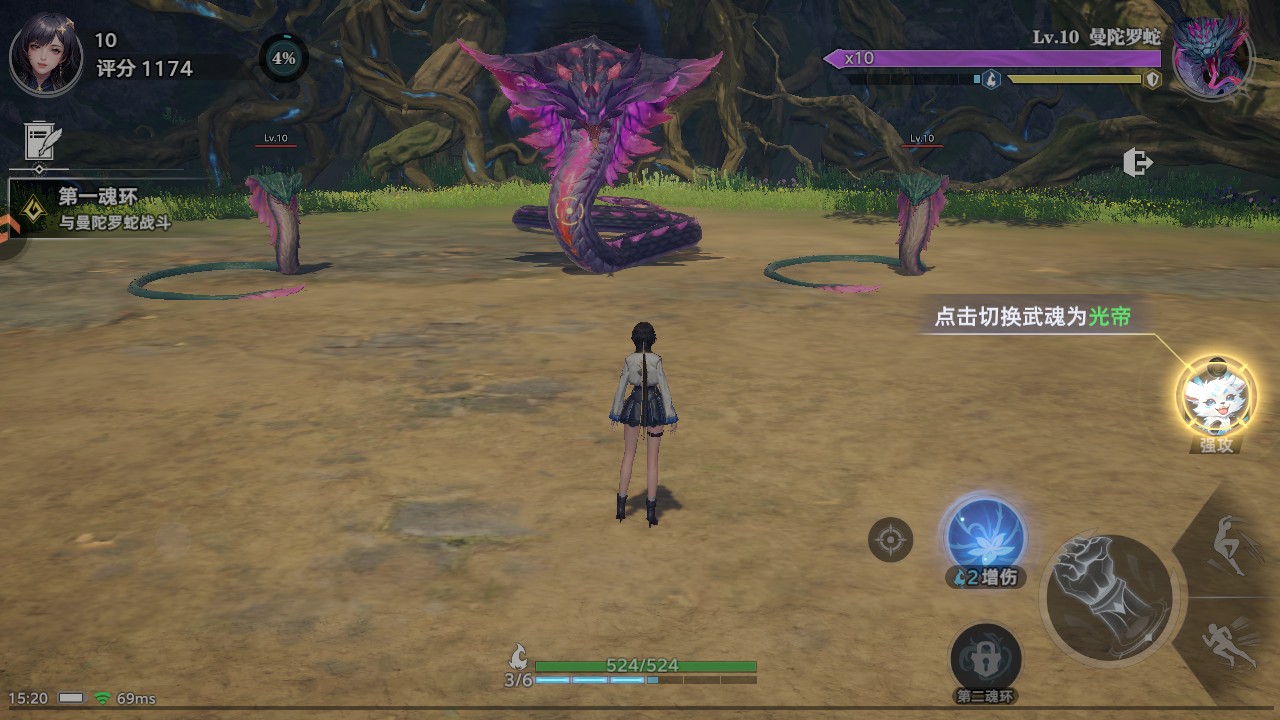The height and width of the screenshot is (720, 1280).
Task: Open the quest log notepad icon
Action: (42, 143)
